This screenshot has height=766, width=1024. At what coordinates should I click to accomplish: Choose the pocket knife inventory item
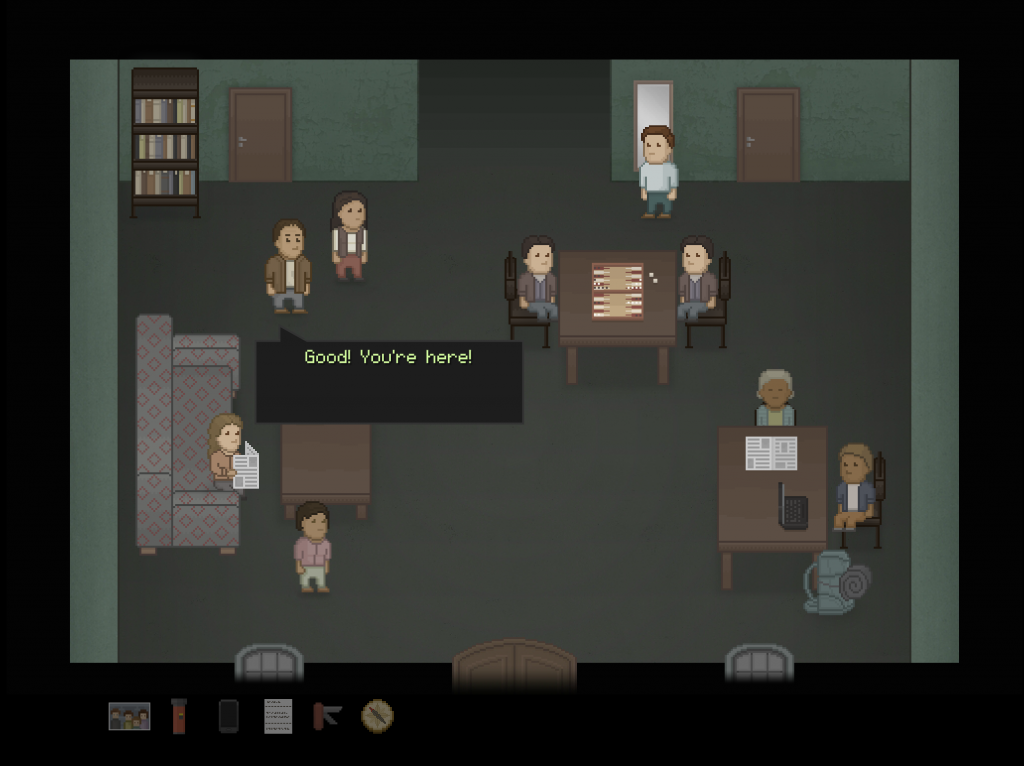[327, 715]
